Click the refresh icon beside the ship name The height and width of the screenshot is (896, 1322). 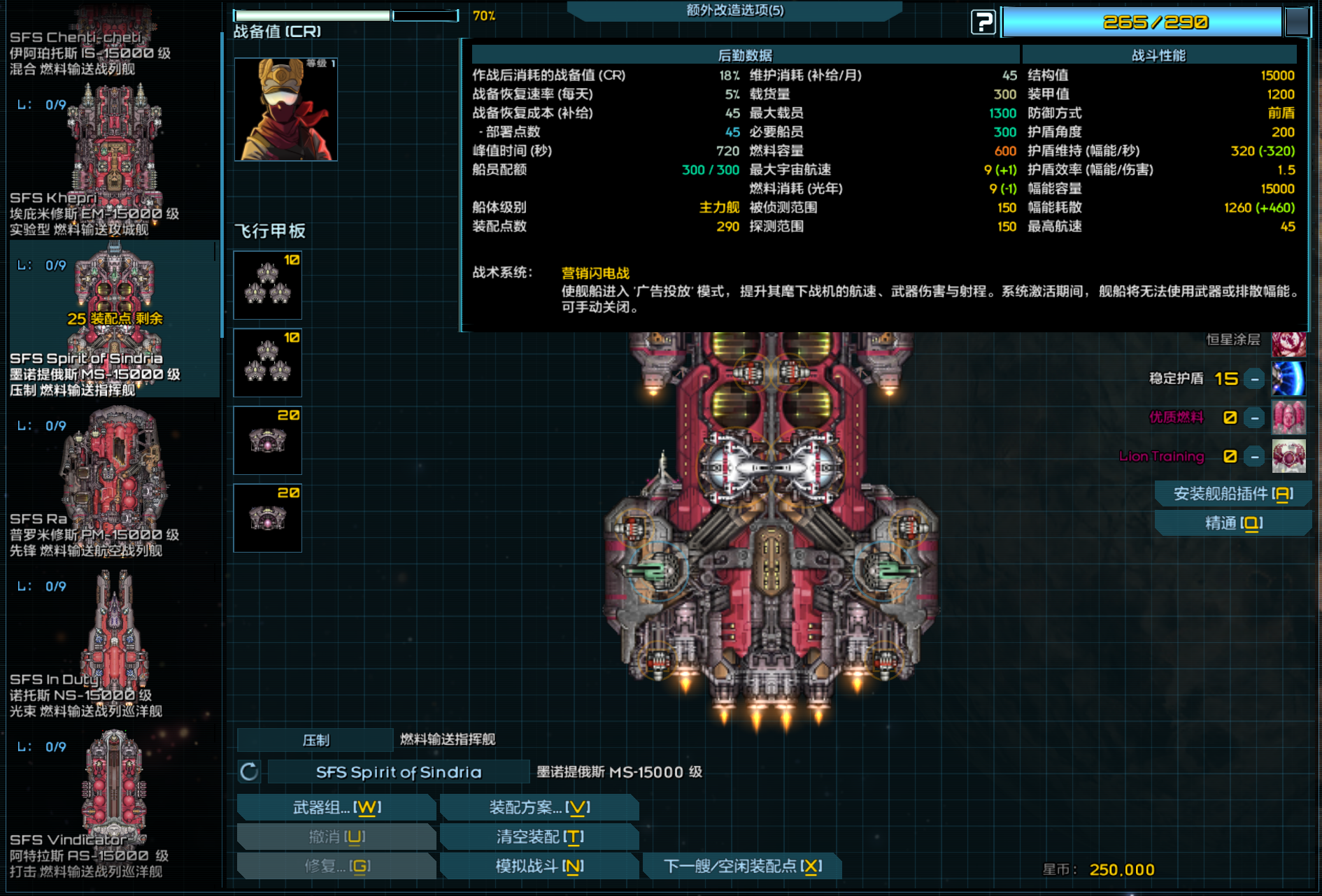[250, 771]
